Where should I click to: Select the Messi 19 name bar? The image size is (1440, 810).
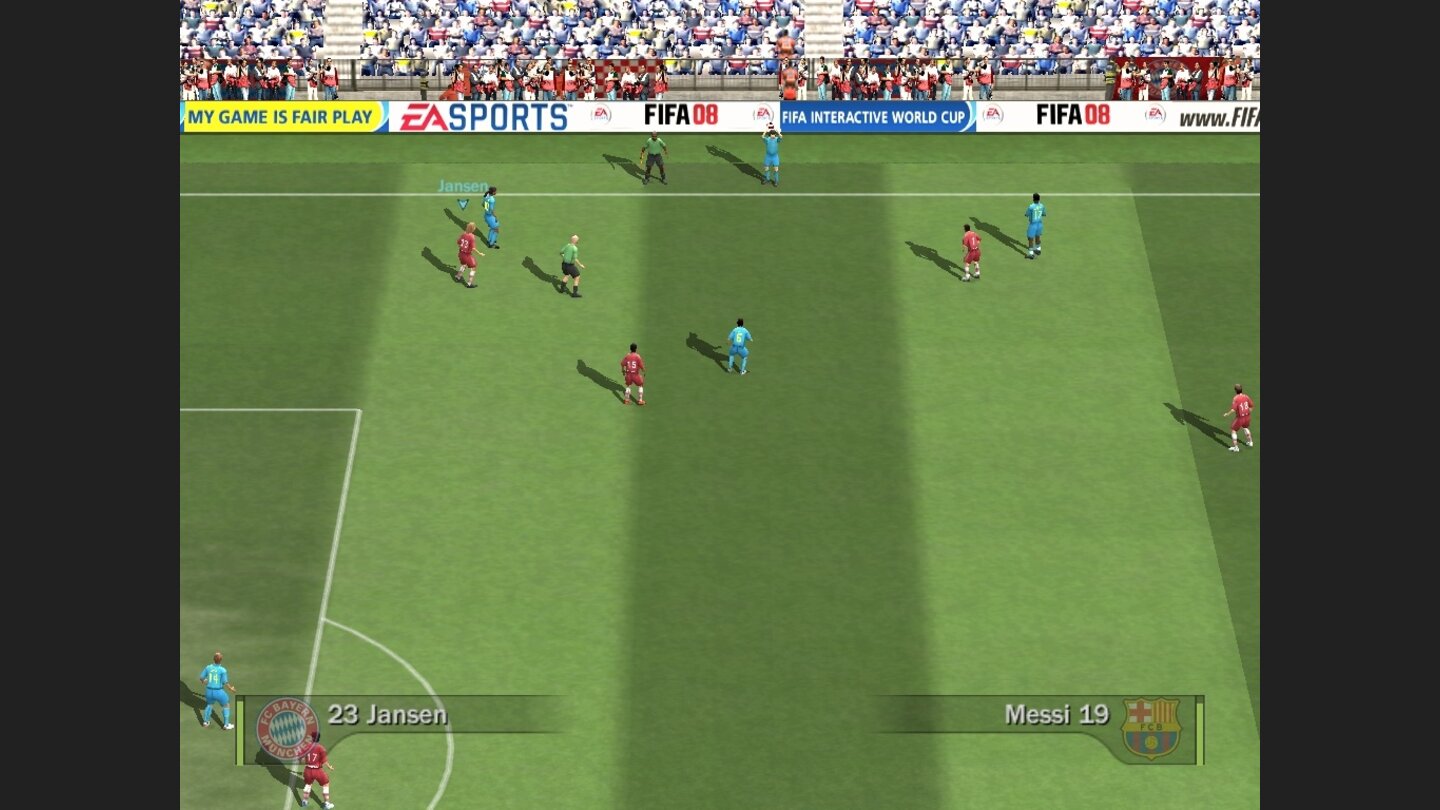pos(1055,714)
